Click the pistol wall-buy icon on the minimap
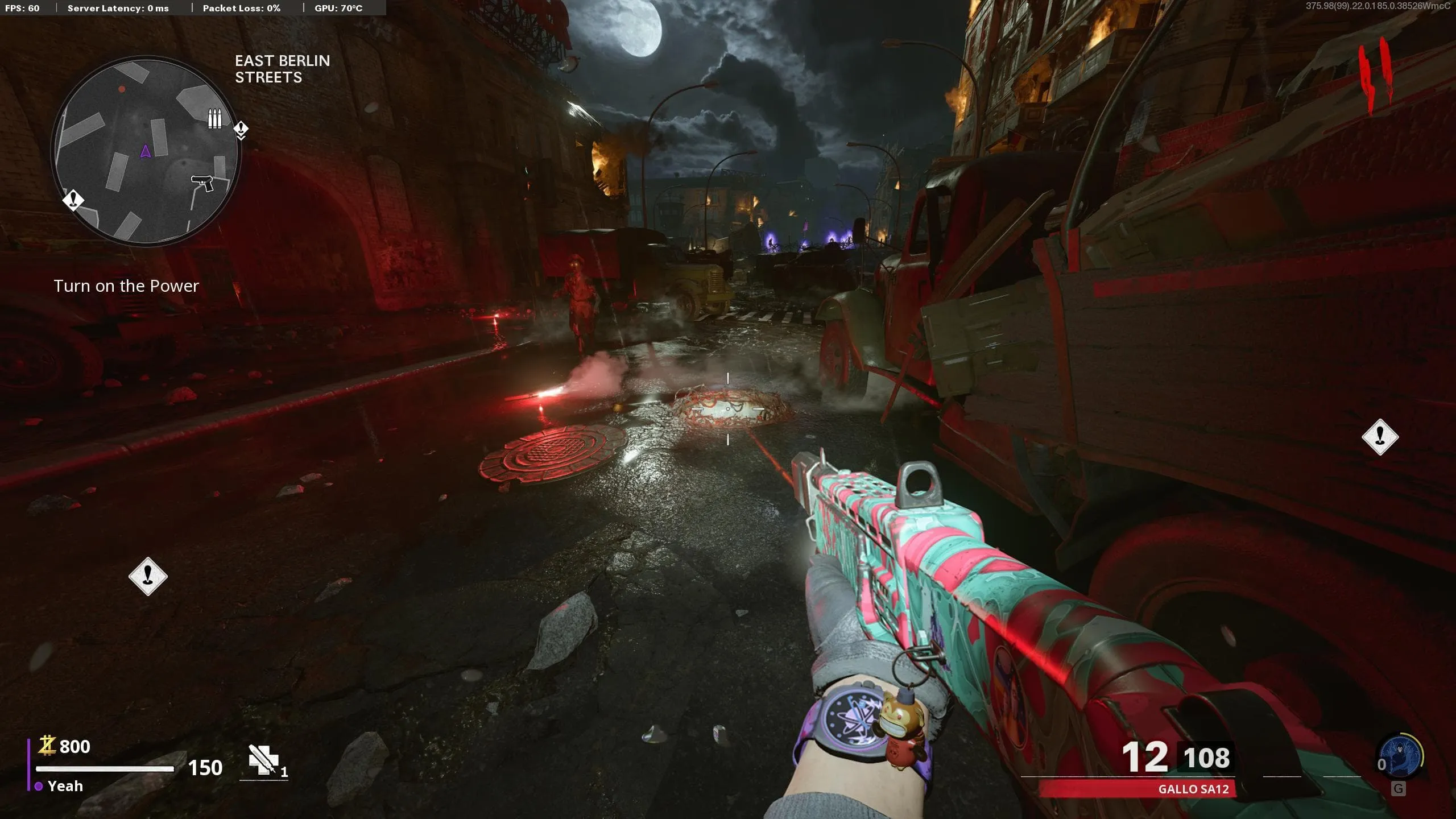The height and width of the screenshot is (819, 1456). tap(202, 183)
